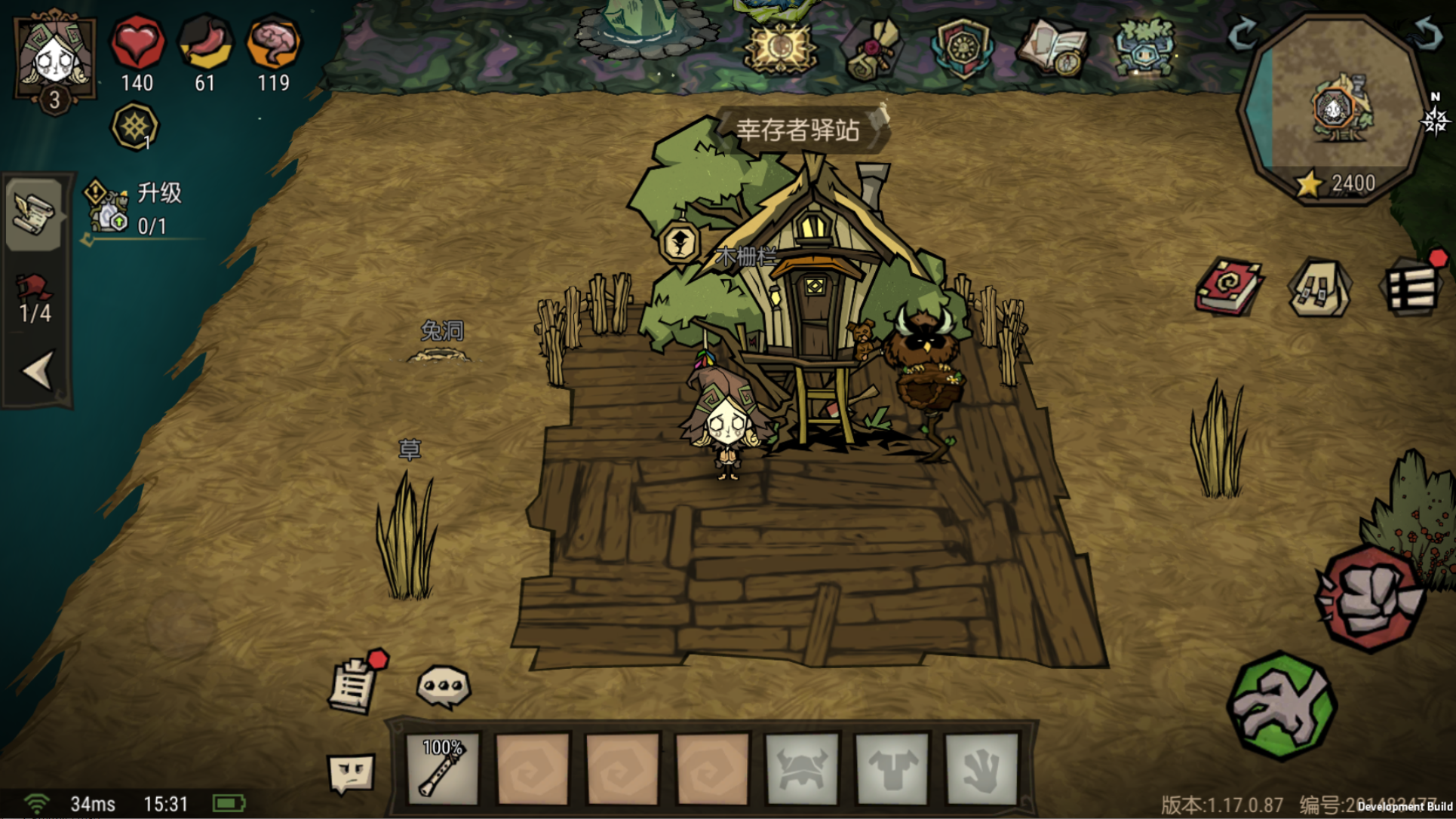This screenshot has height=819, width=1456.
Task: Select the red hat 1/4 tab
Action: (x=35, y=299)
